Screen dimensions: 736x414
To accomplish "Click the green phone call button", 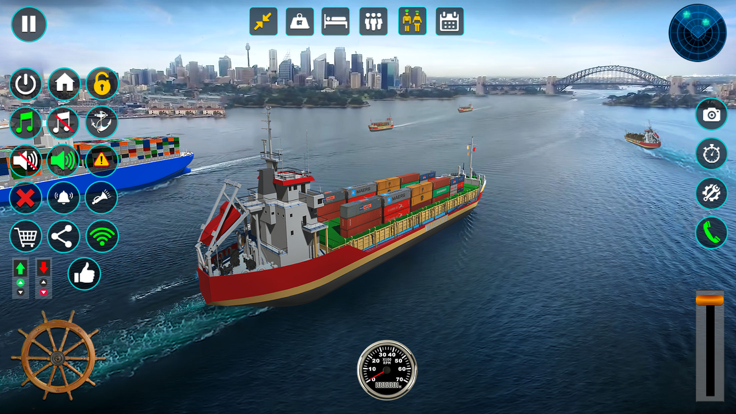I will pyautogui.click(x=711, y=233).
